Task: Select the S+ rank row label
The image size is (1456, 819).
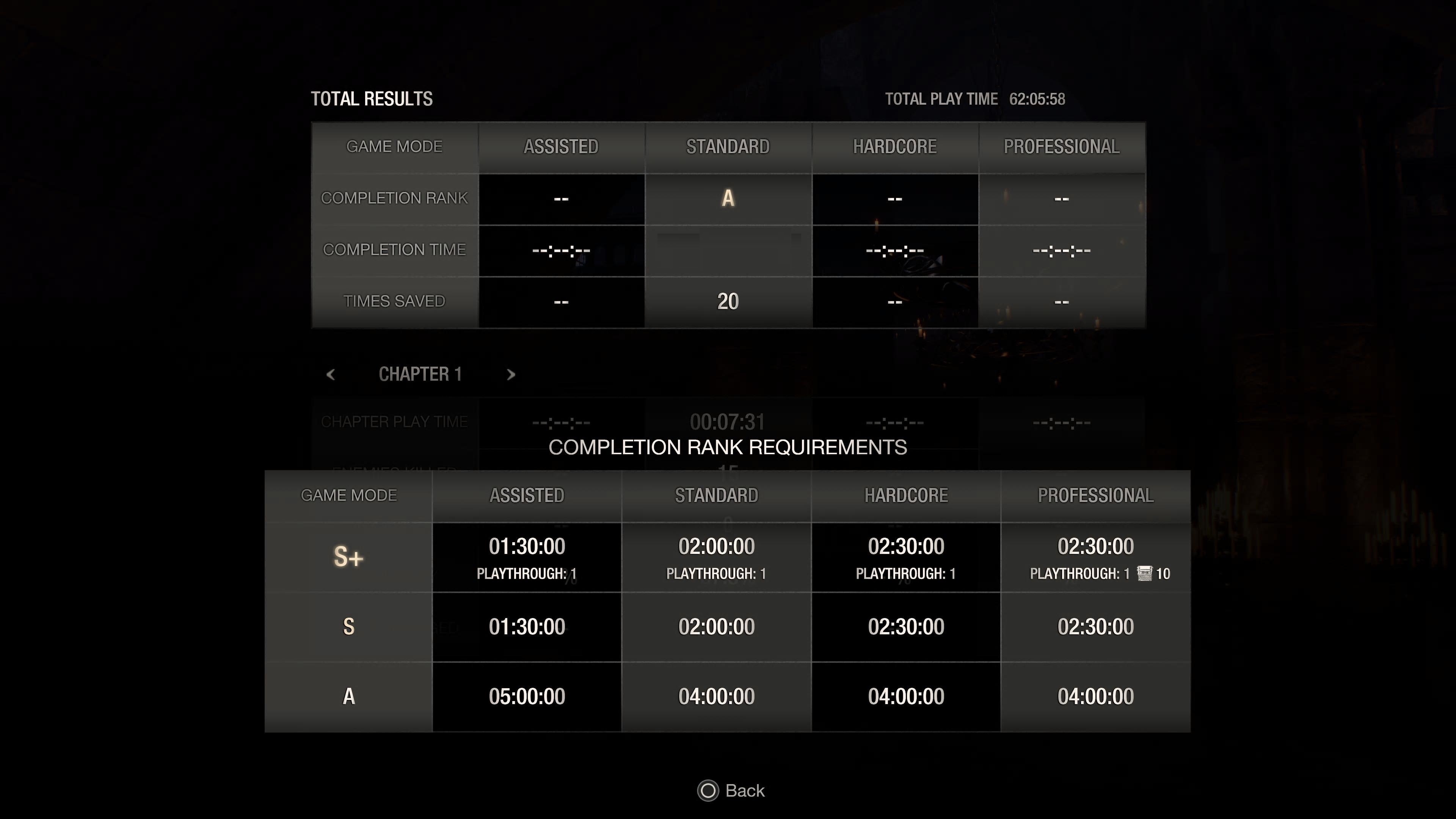Action: (x=348, y=557)
